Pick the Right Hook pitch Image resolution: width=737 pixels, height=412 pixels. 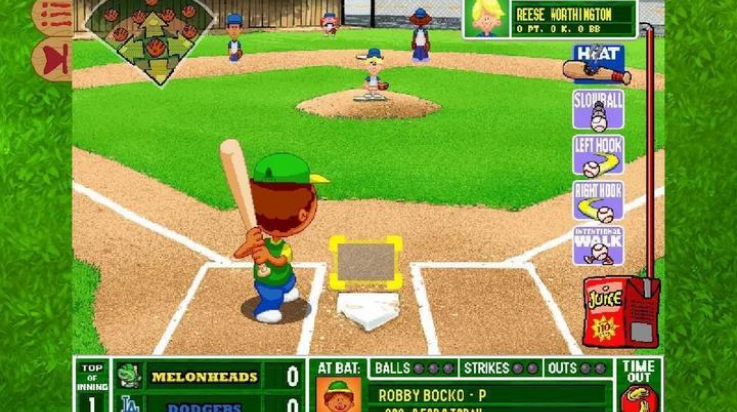tap(598, 200)
